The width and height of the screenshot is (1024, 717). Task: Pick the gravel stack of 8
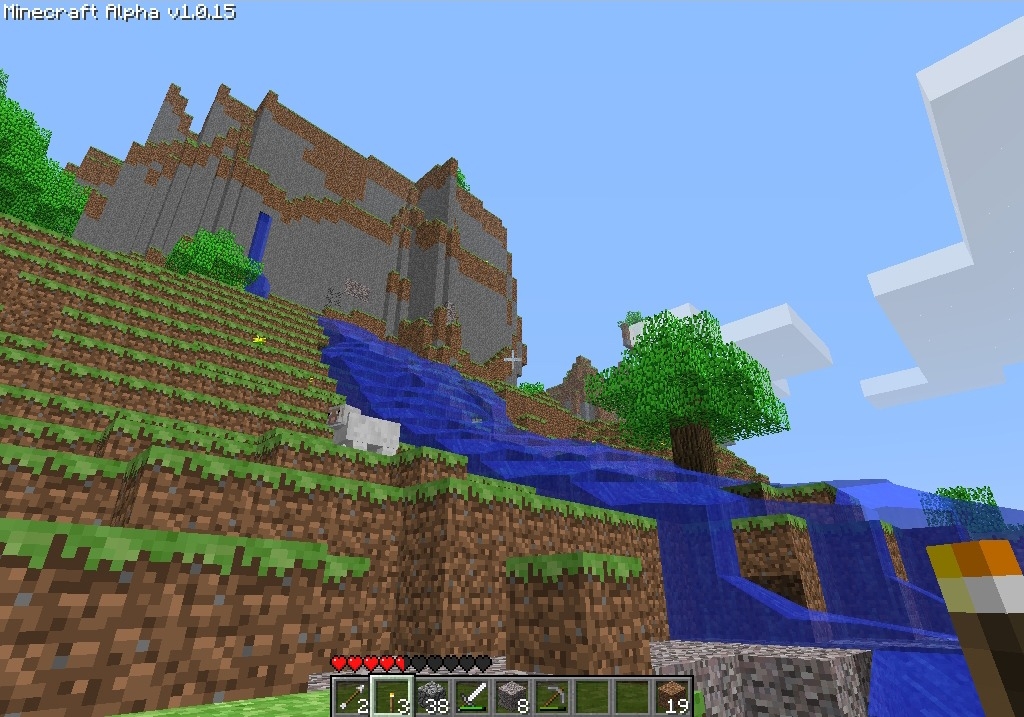point(511,696)
